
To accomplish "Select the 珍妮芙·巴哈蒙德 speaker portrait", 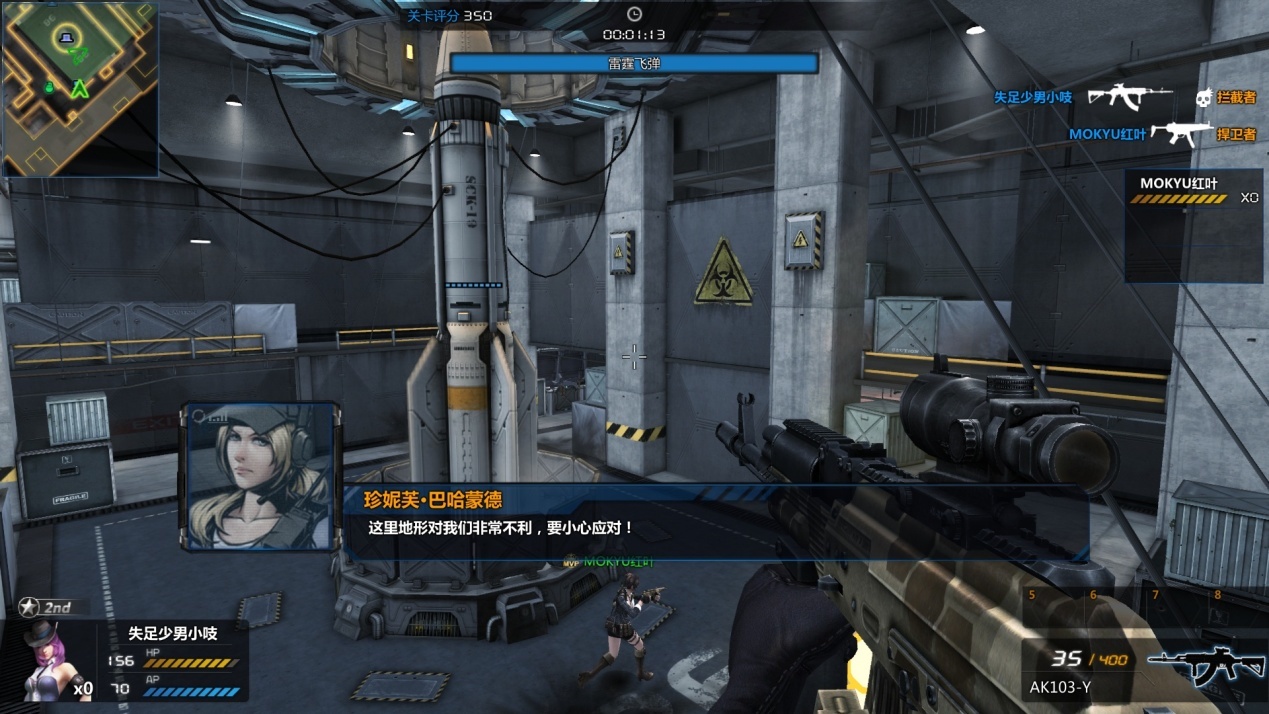I will click(x=261, y=476).
